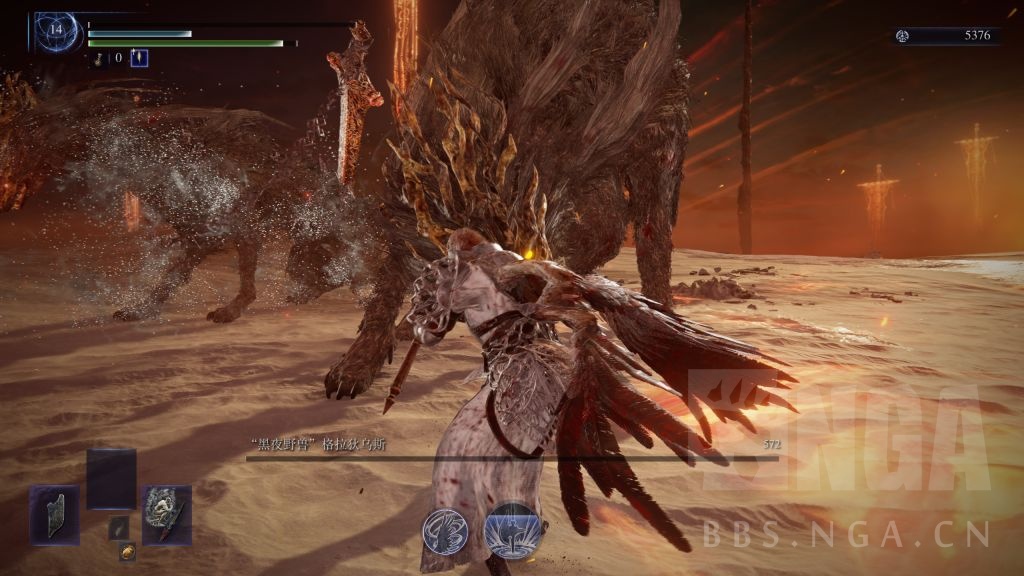Trigger the ultimate art light-burst icon
The image size is (1024, 576).
(x=513, y=529)
